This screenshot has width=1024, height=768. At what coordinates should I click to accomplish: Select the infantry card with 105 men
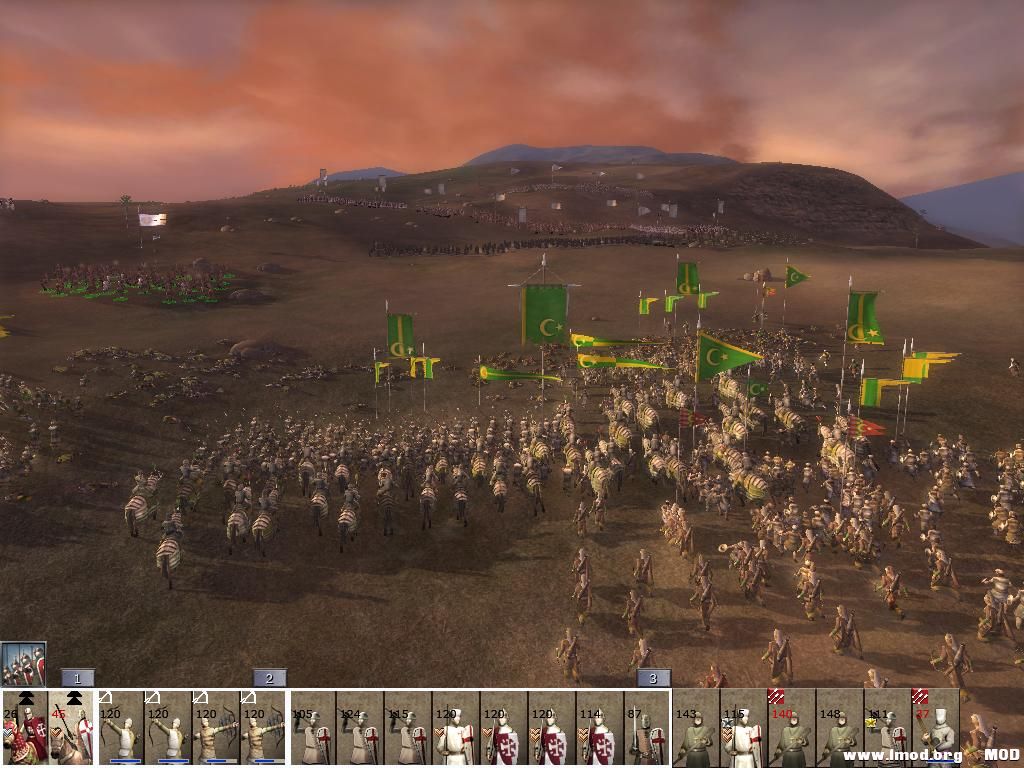(x=314, y=728)
